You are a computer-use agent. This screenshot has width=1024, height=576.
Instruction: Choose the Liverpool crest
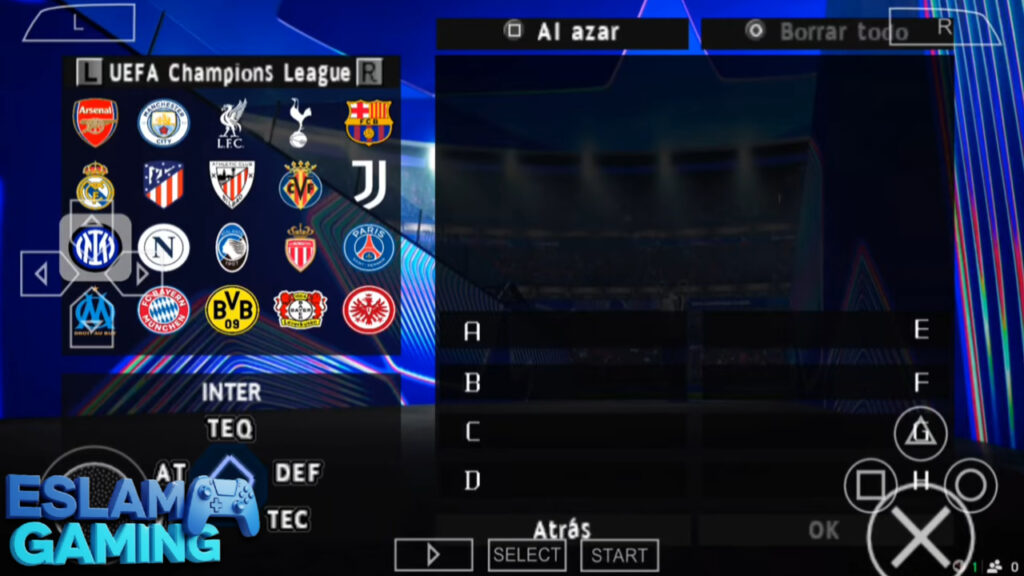coord(232,123)
